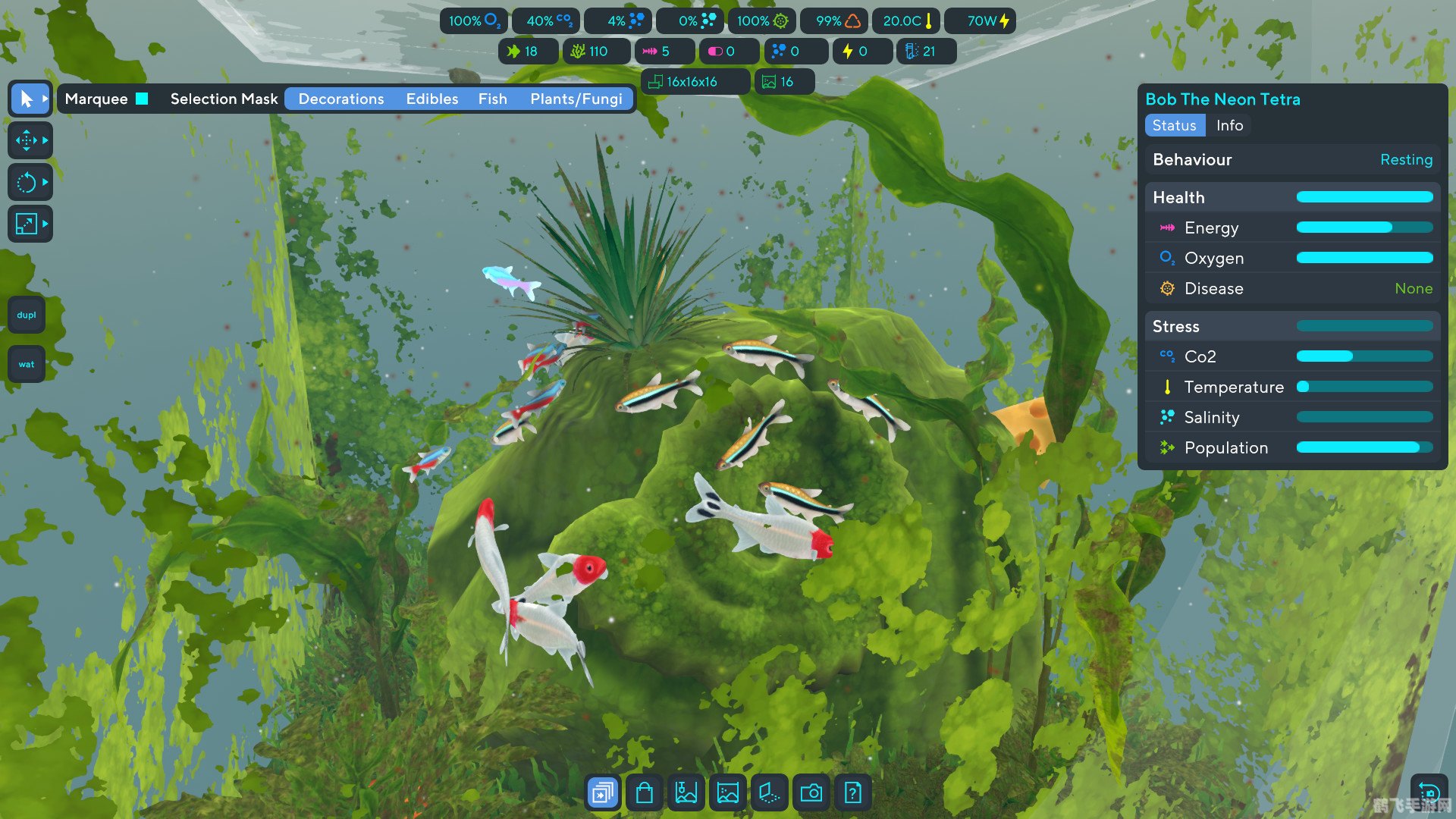The width and height of the screenshot is (1456, 819).
Task: Toggle the Marquee selection checkbox
Action: [x=142, y=99]
